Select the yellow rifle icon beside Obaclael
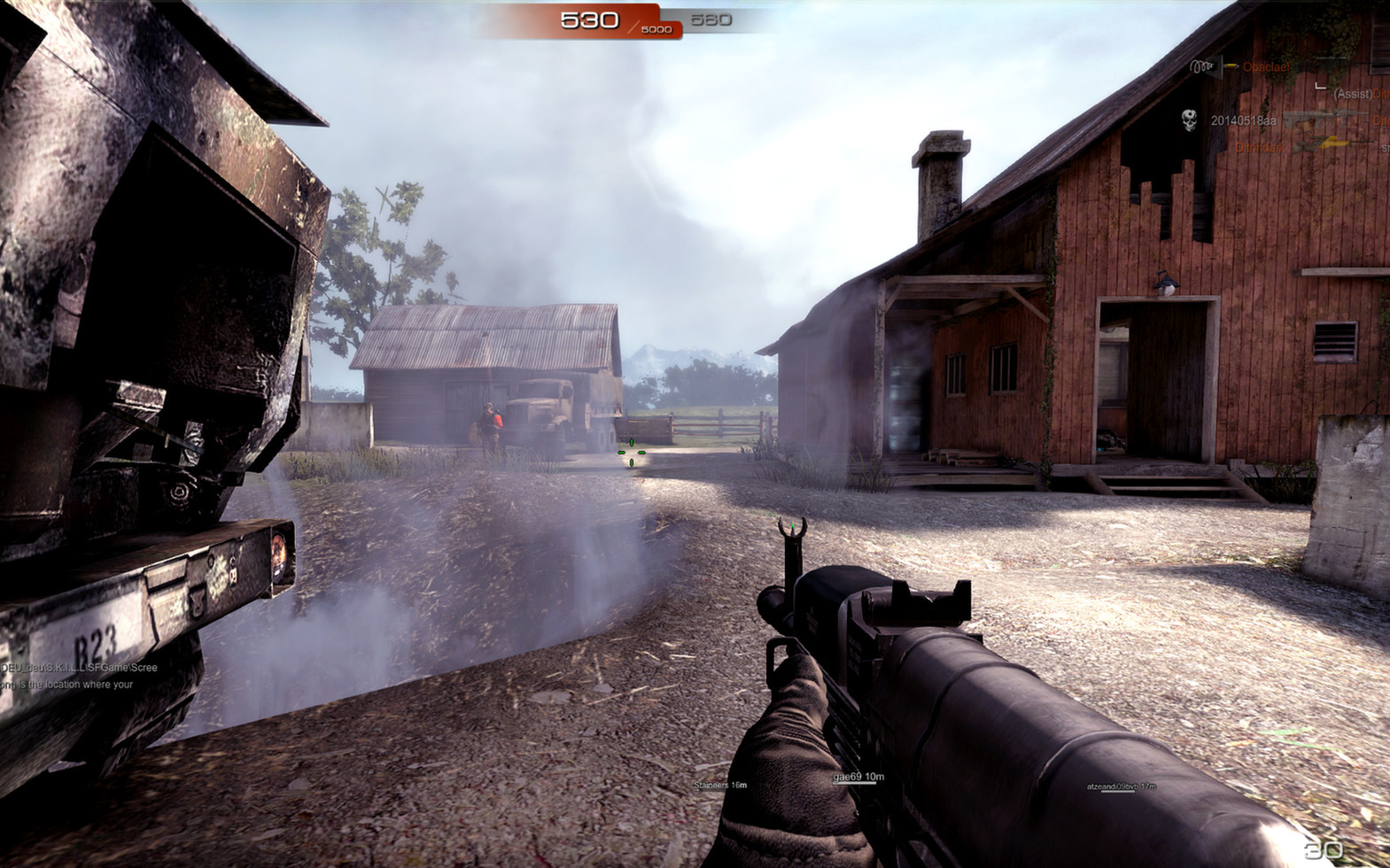Image resolution: width=1390 pixels, height=868 pixels. (x=1230, y=66)
